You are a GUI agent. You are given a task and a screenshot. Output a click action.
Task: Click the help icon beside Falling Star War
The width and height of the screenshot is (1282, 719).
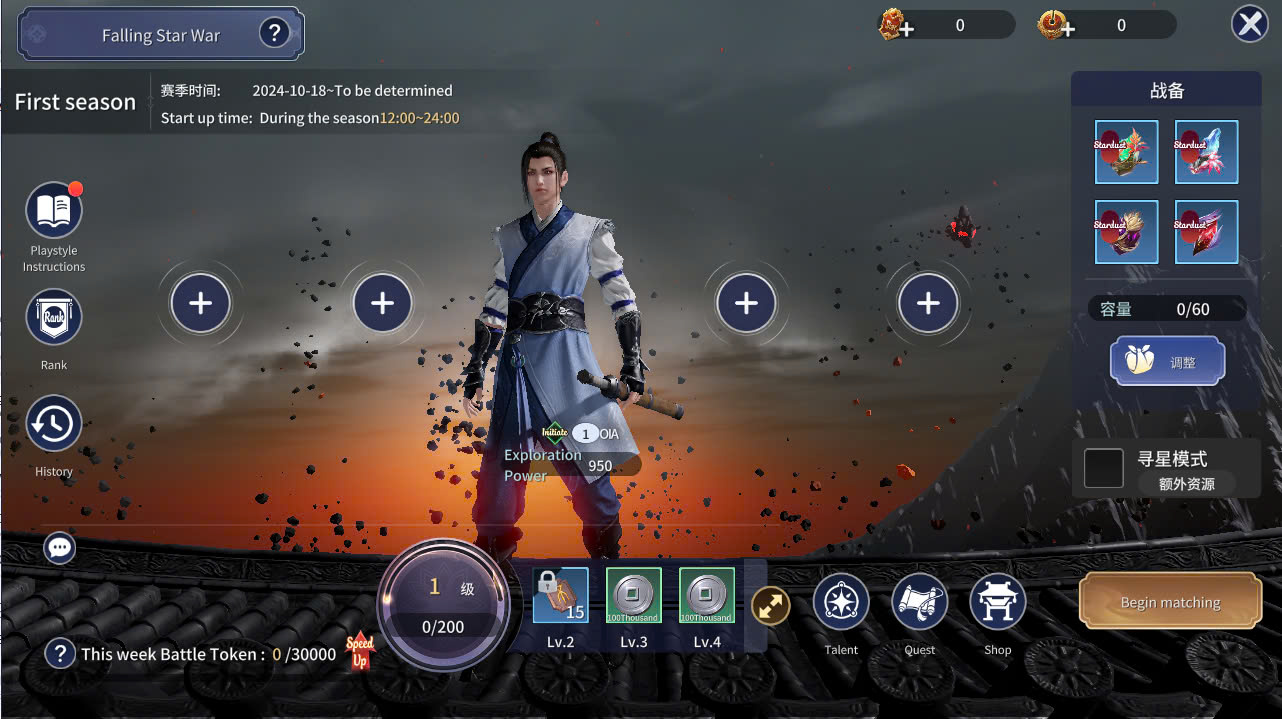[274, 34]
